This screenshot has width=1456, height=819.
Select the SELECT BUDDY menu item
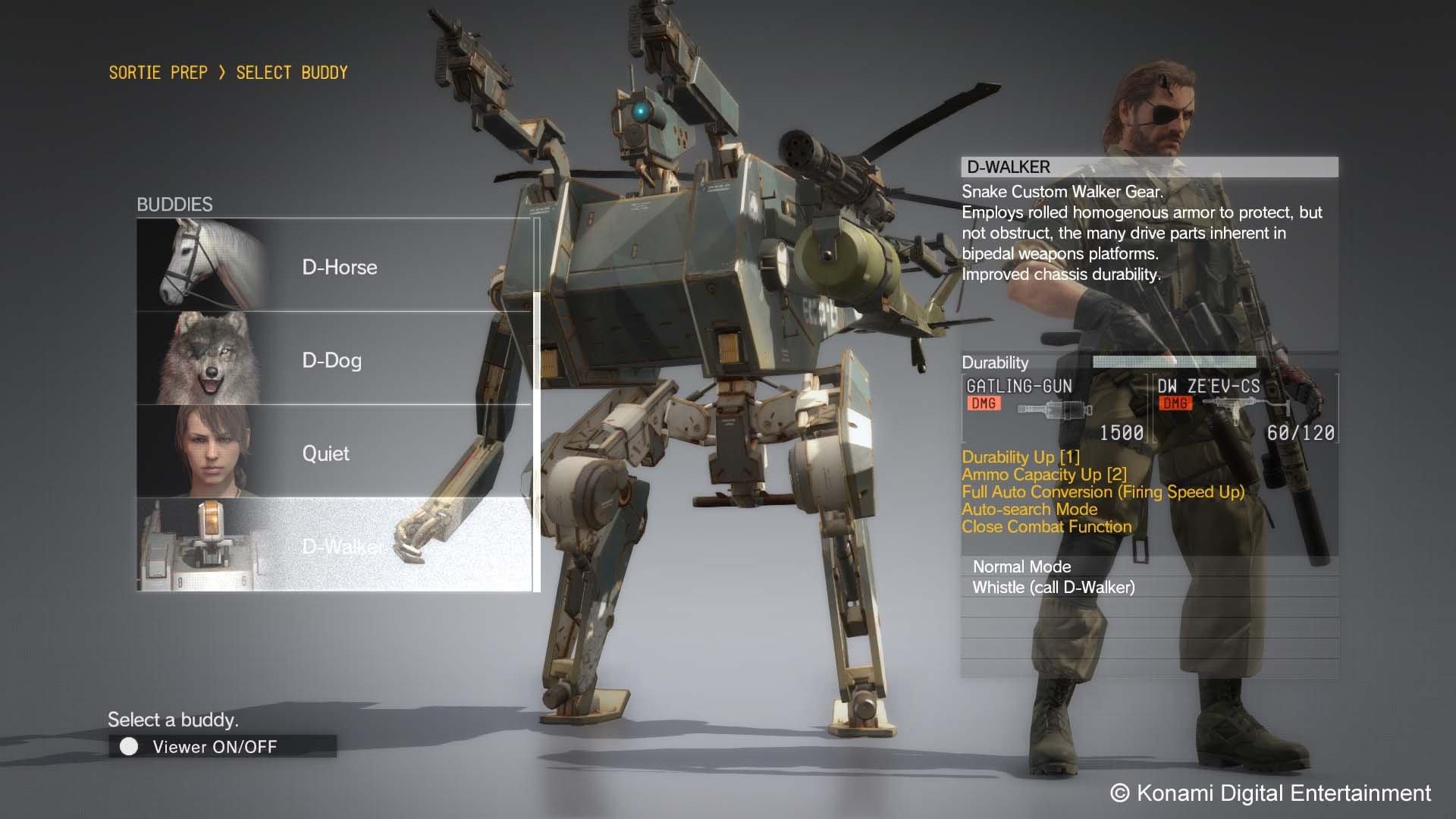tap(292, 72)
